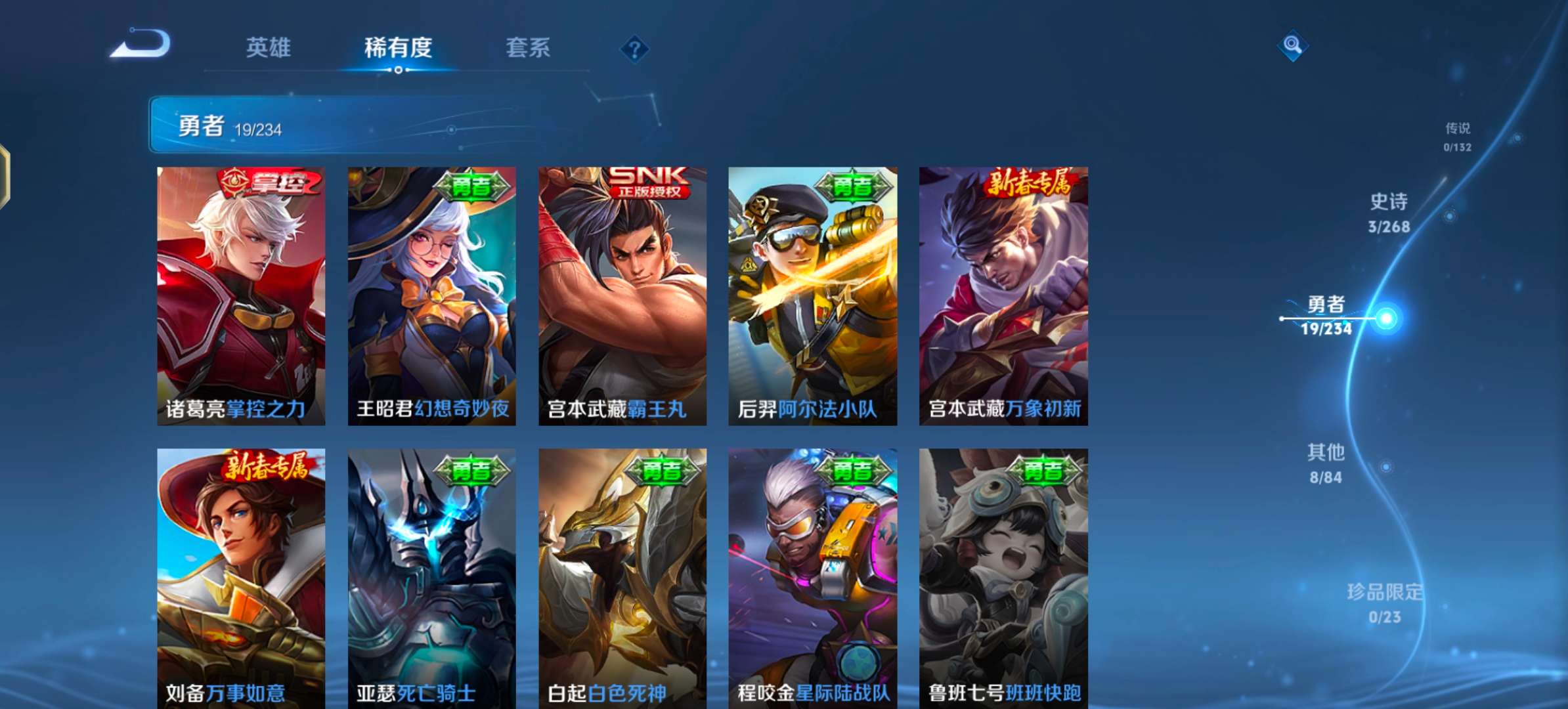Screen dimensions: 1568x709
Task: Switch to the 套系 tab
Action: 527,49
